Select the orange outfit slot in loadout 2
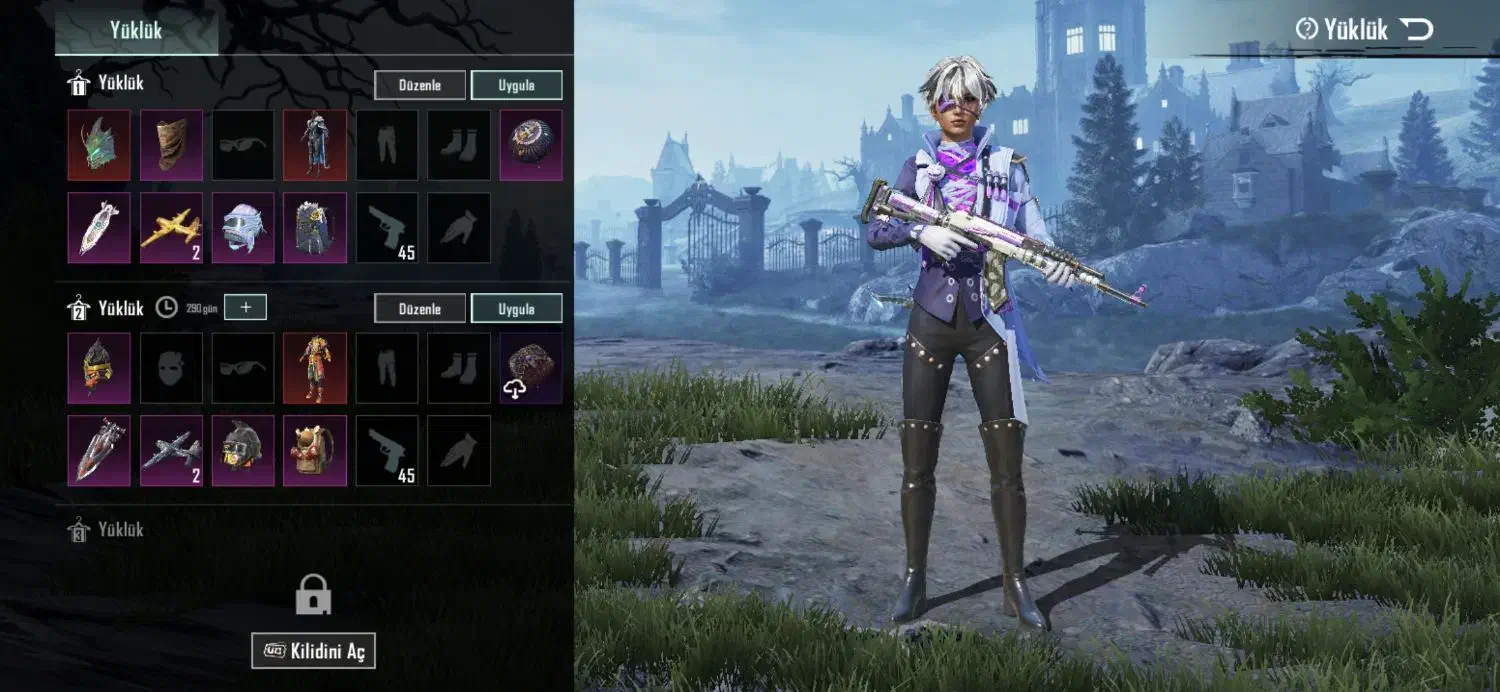 [315, 368]
